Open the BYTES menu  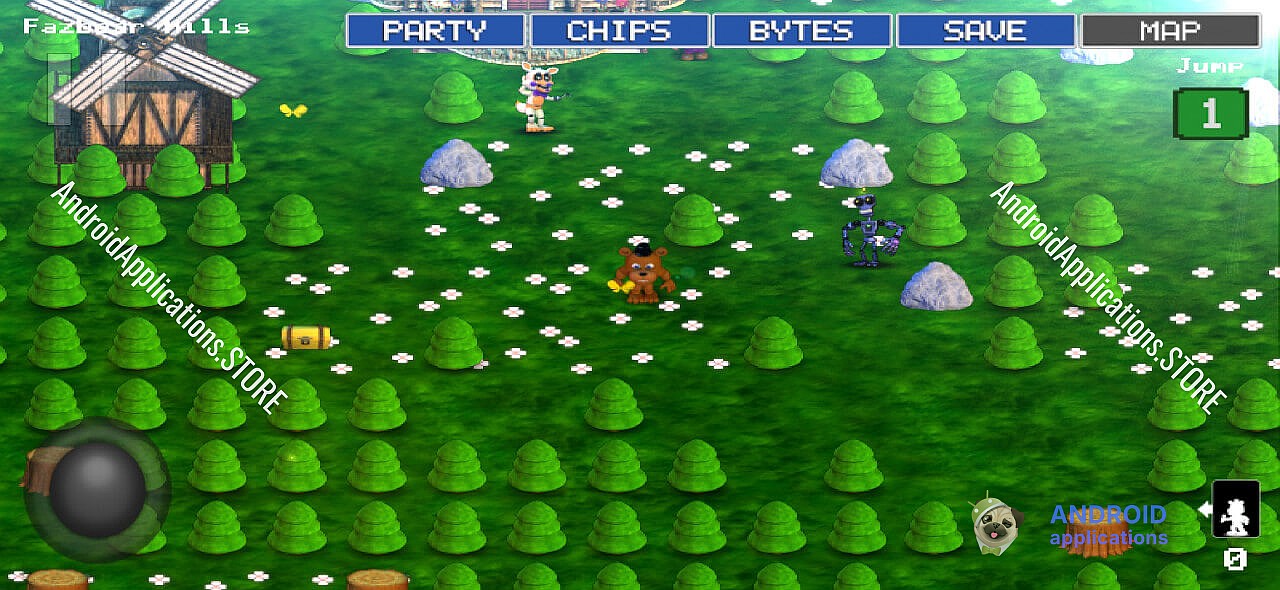pyautogui.click(x=802, y=31)
